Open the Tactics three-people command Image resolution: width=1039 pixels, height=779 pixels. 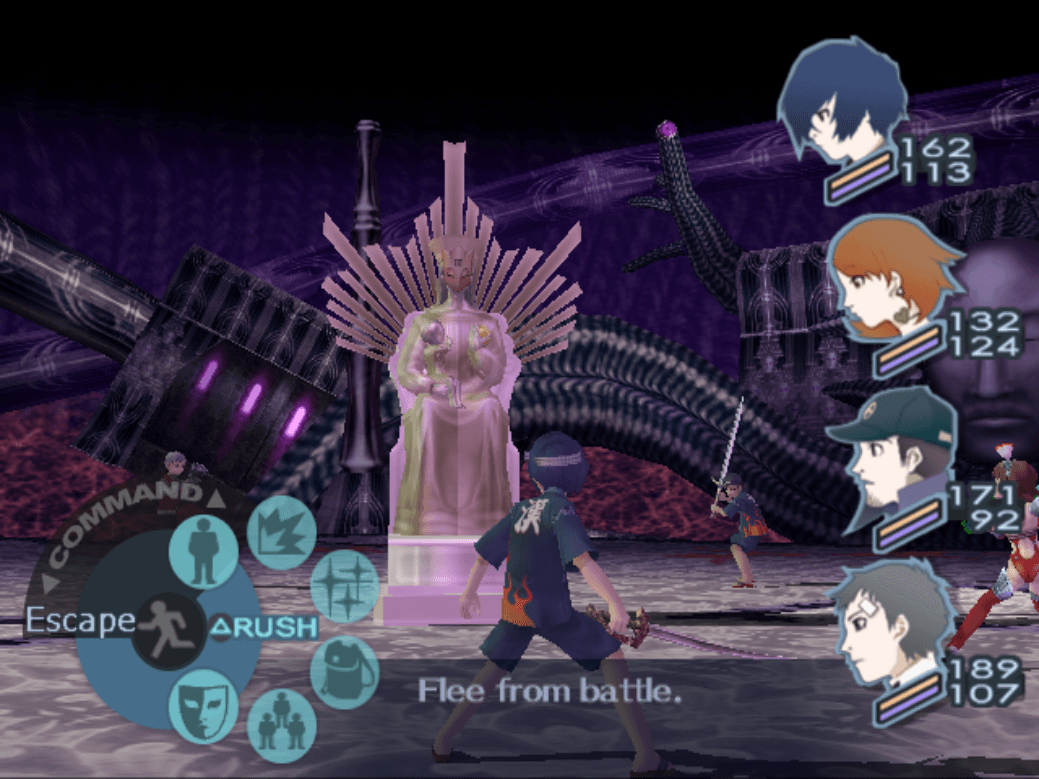tap(280, 724)
